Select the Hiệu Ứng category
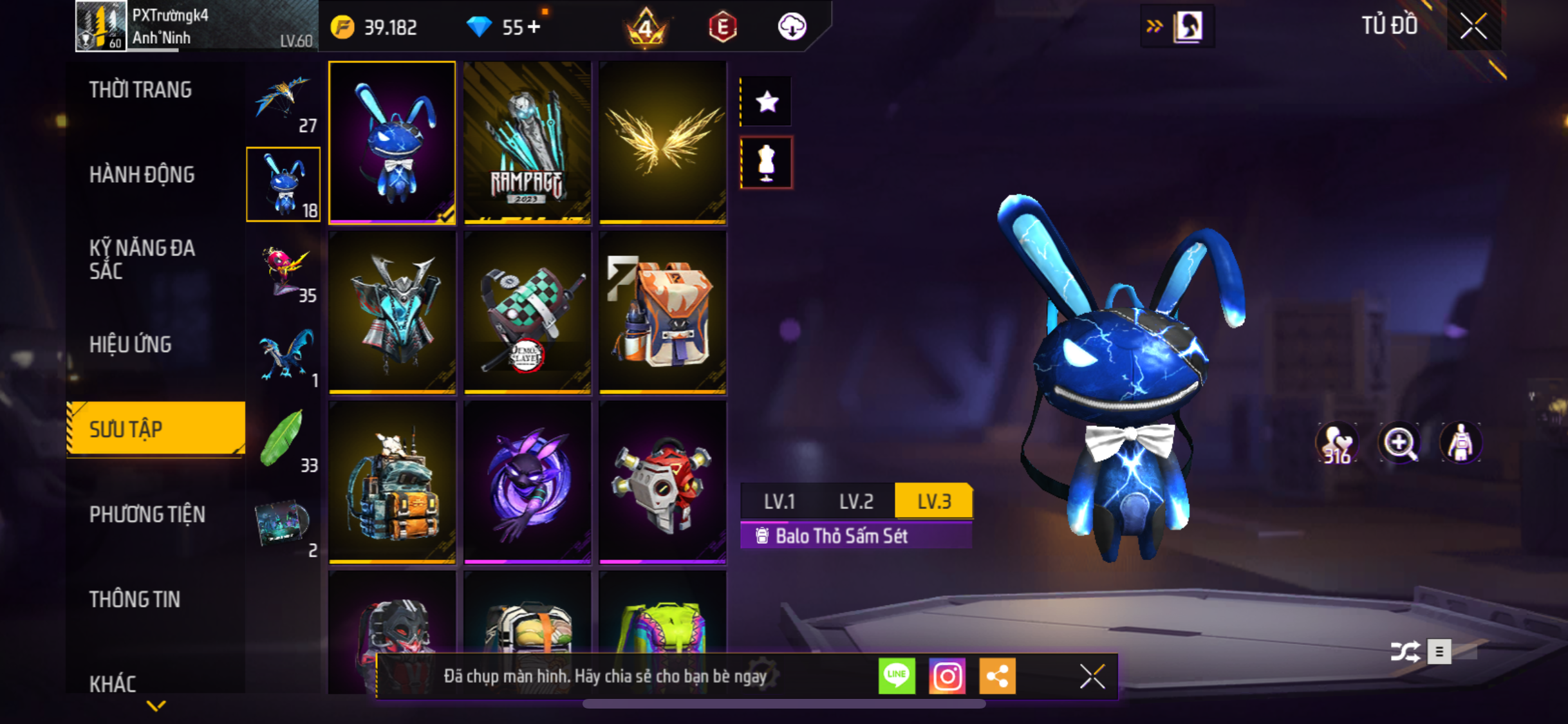 point(131,344)
